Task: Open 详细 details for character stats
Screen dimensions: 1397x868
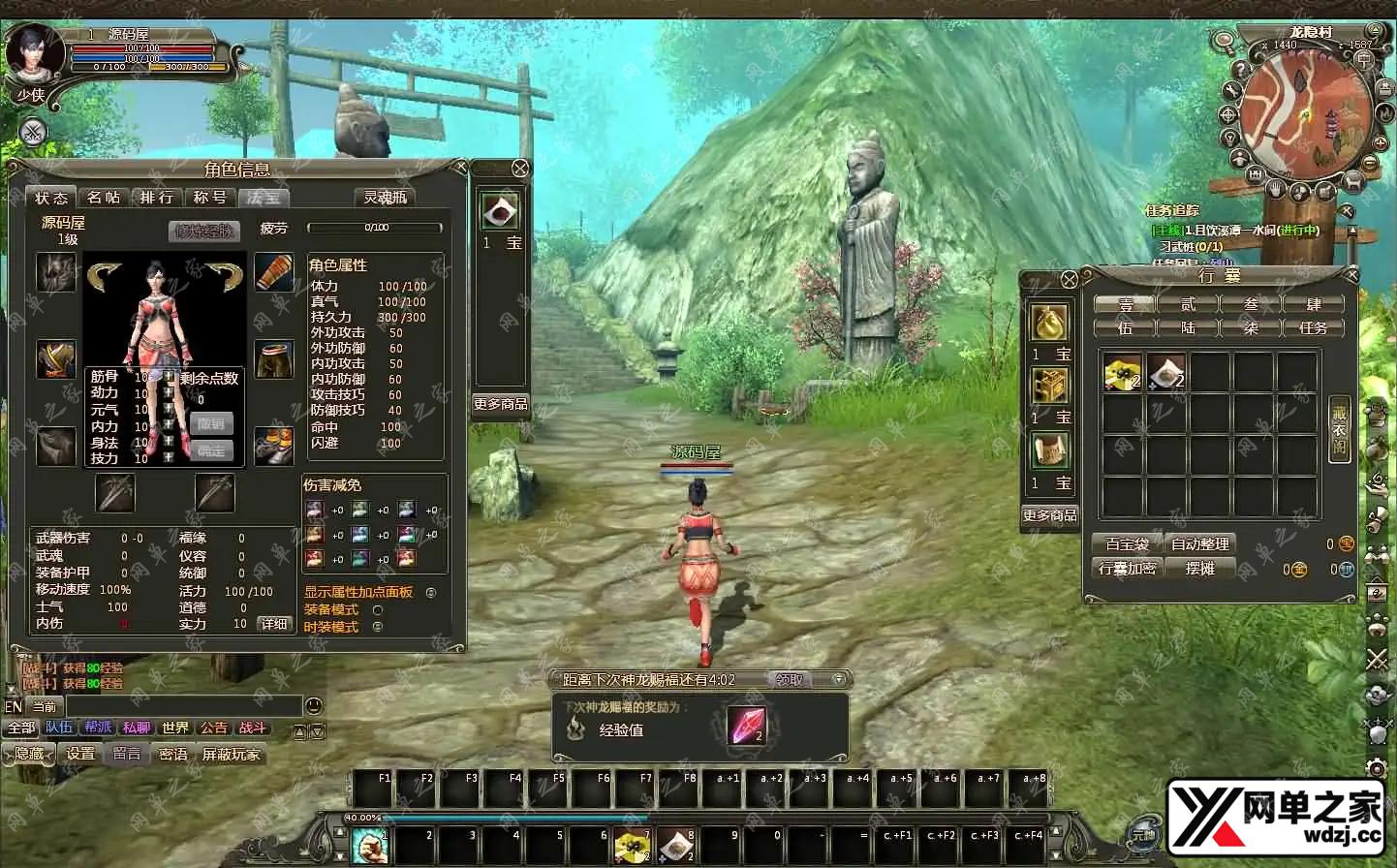Action: point(274,625)
